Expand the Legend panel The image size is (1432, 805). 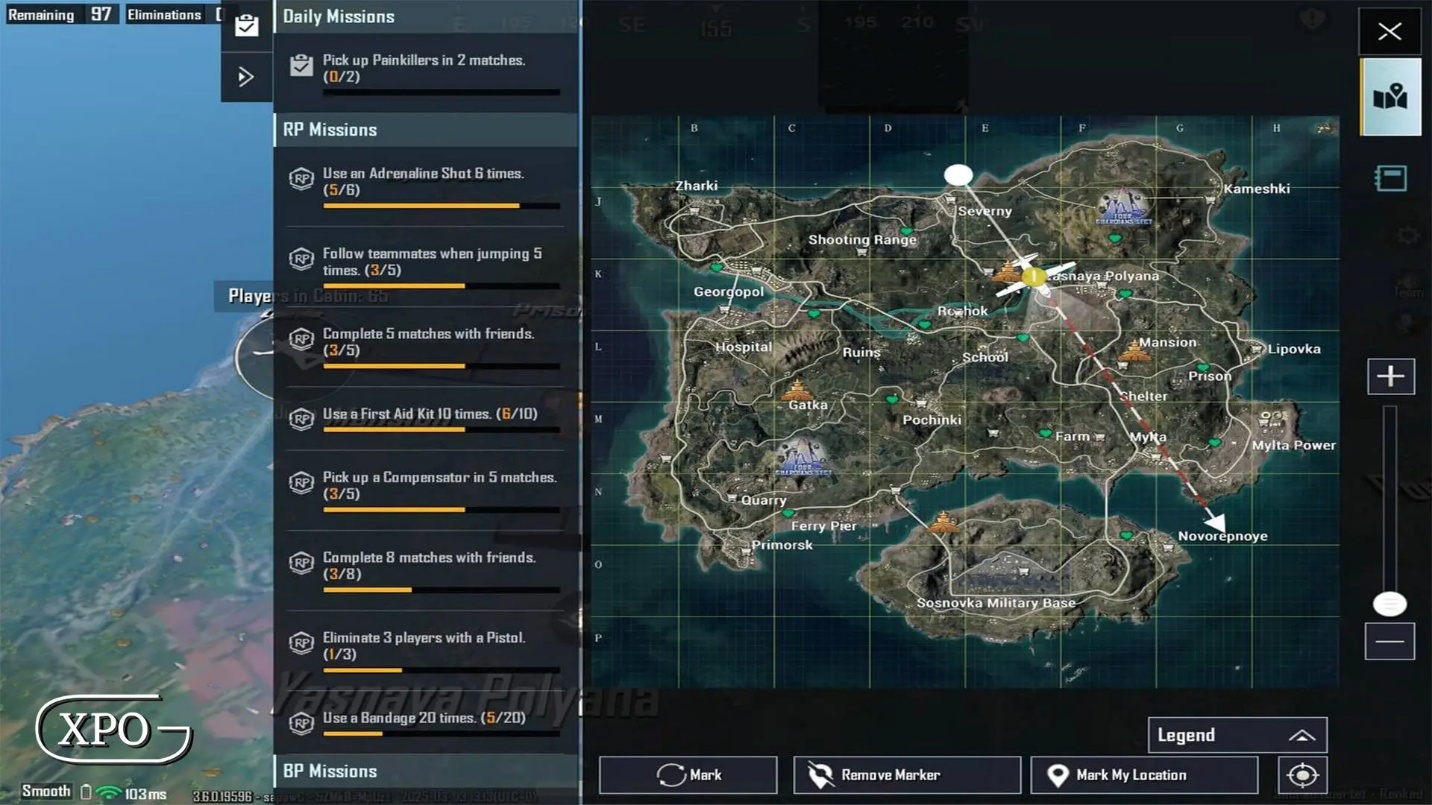(1237, 735)
